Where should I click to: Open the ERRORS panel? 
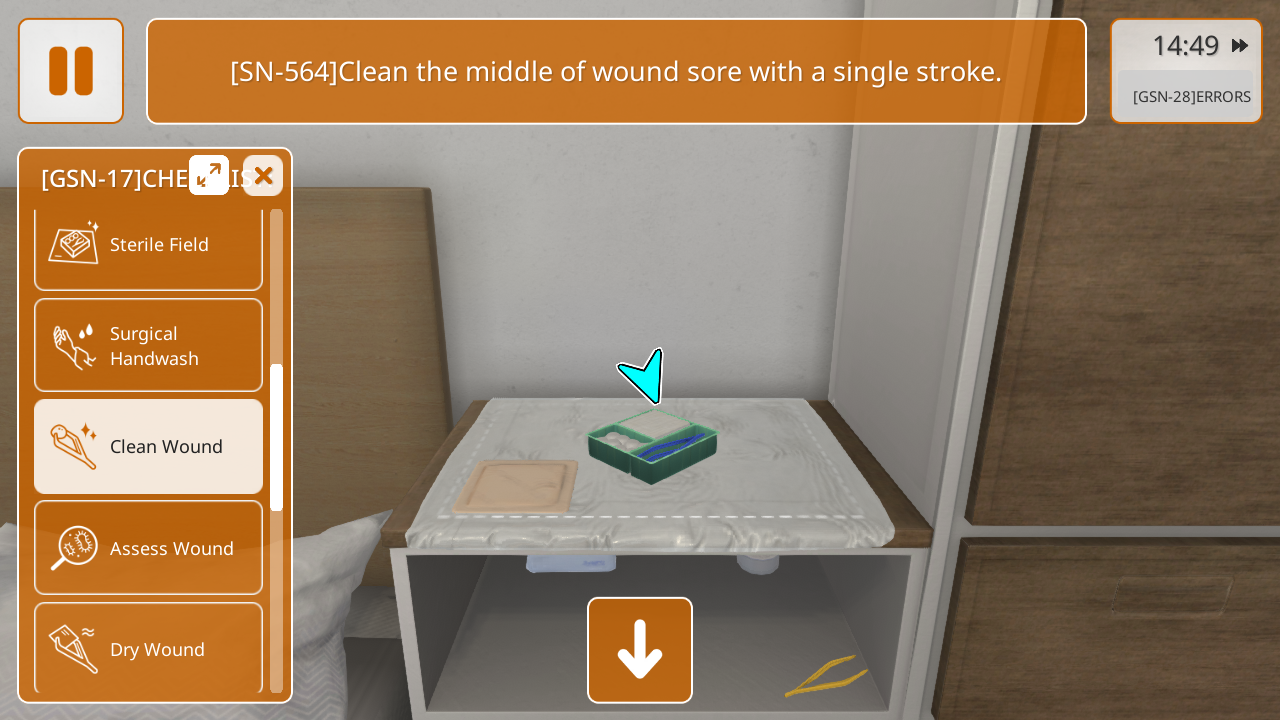click(1190, 97)
